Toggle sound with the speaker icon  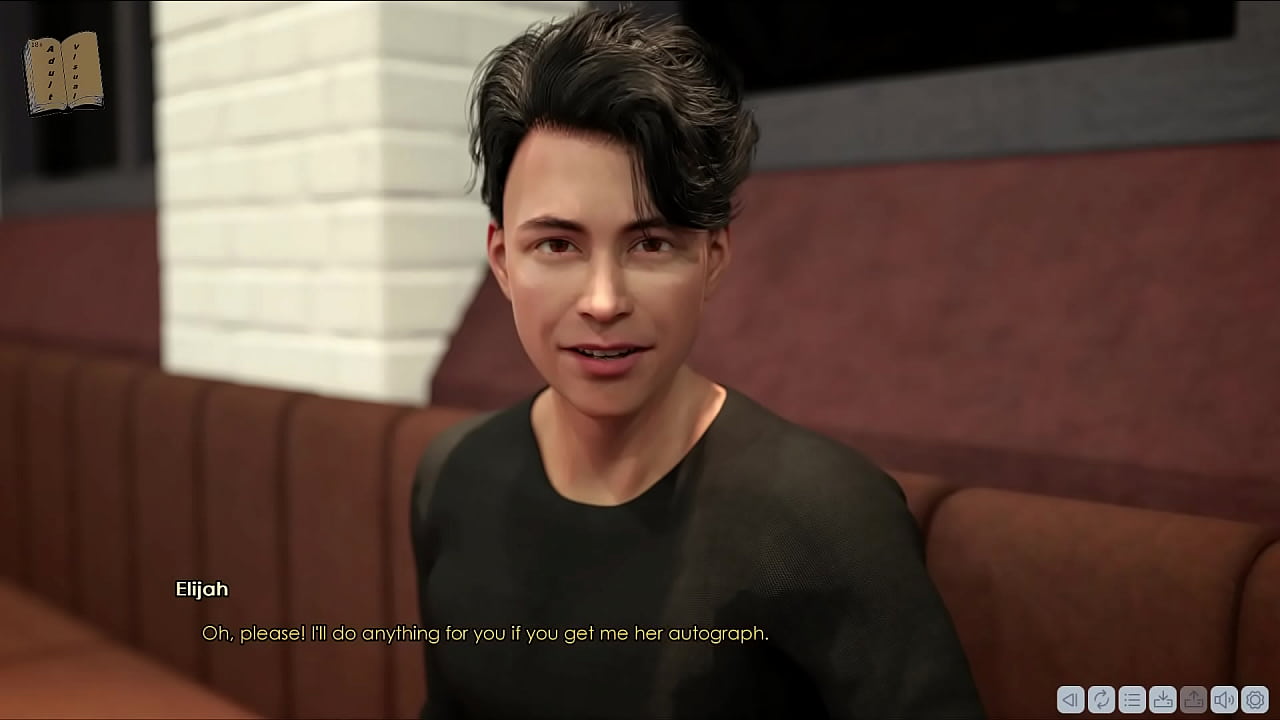coord(1224,700)
